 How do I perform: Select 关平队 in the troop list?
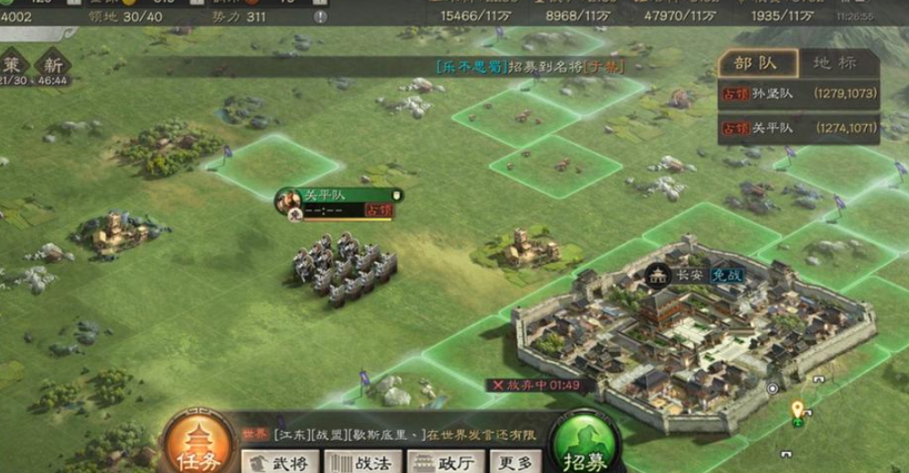(800, 128)
